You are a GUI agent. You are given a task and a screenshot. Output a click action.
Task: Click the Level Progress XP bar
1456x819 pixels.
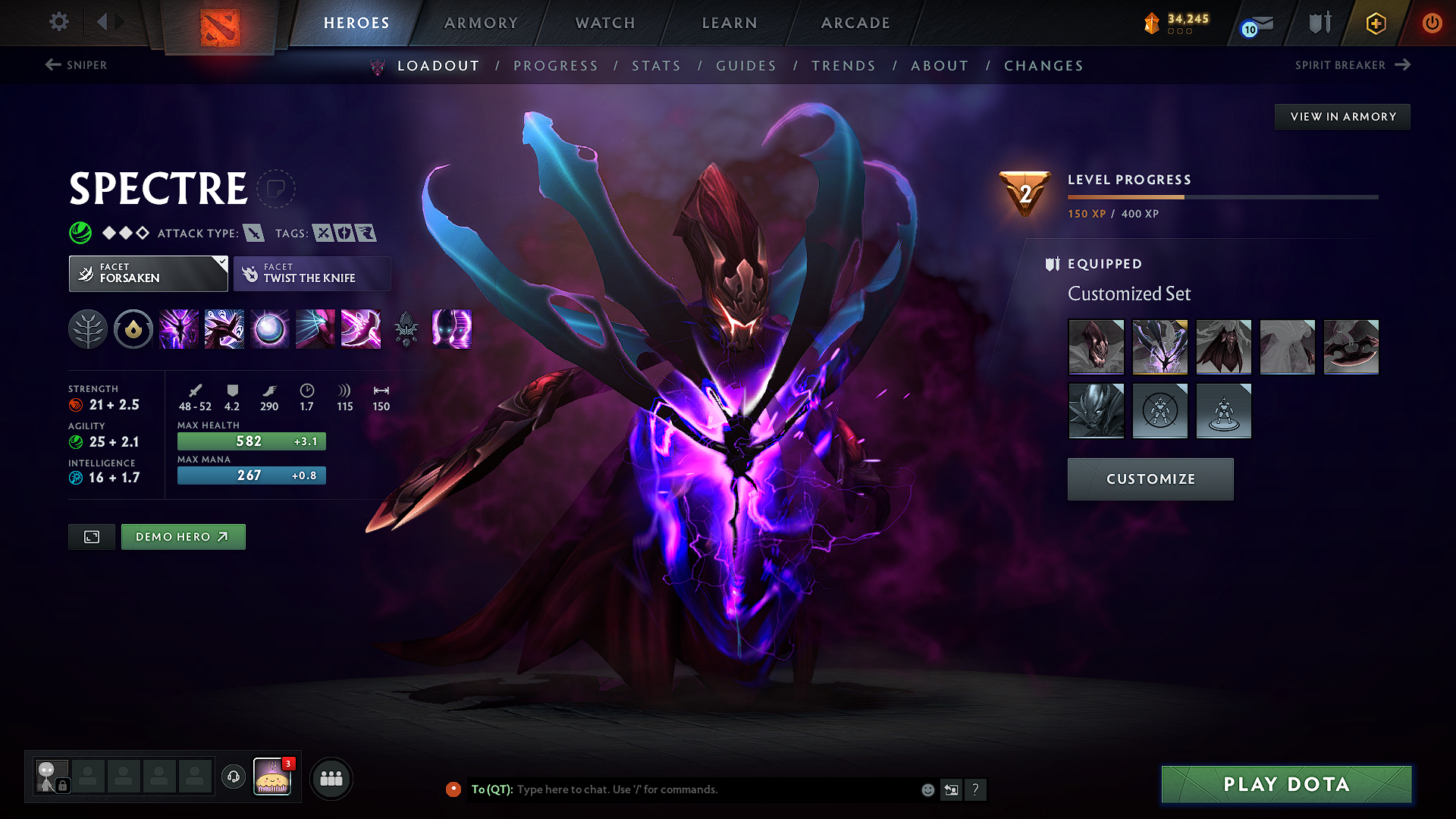1222,196
